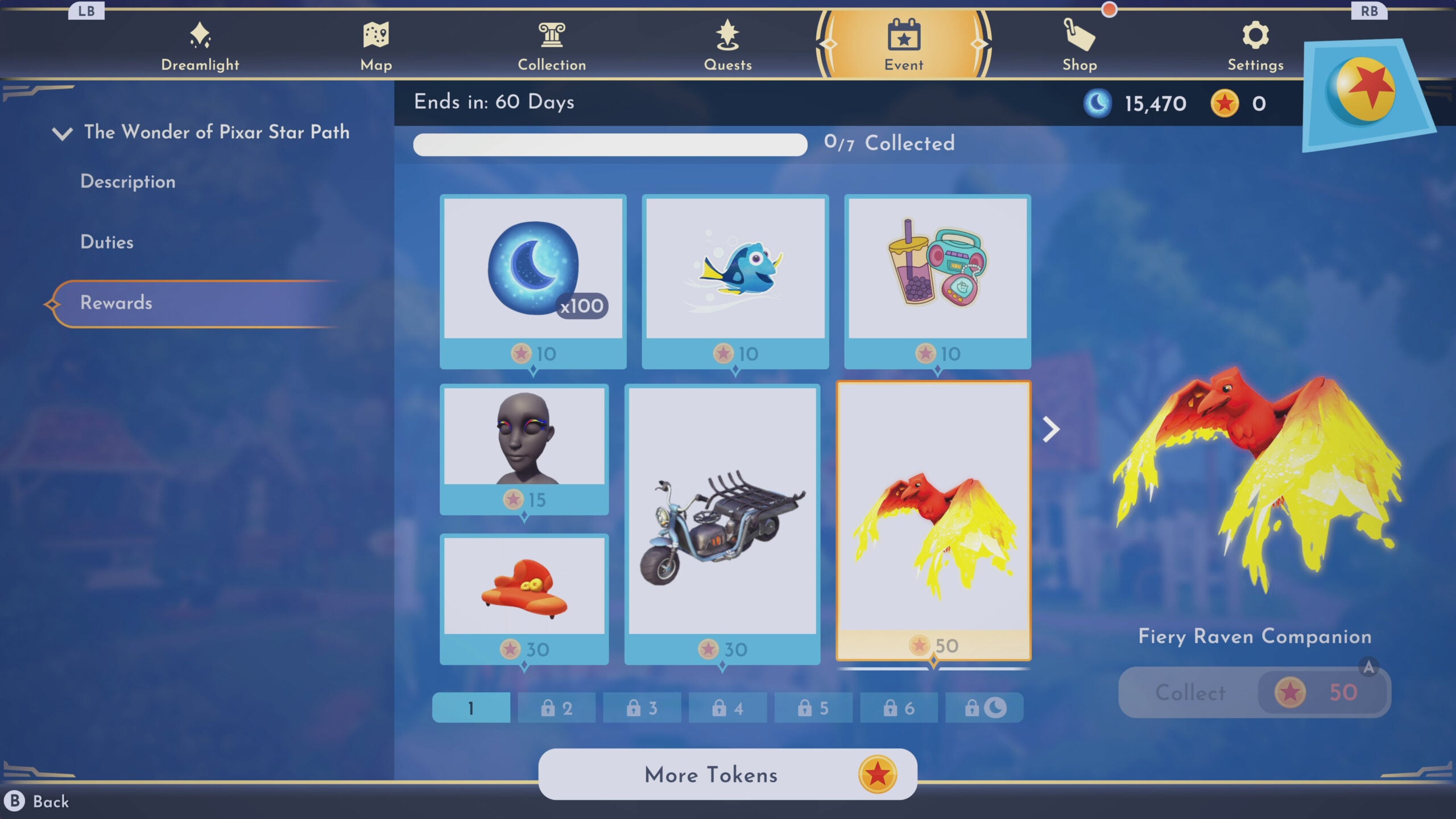
Task: Open the Collection screen icon
Action: (x=551, y=36)
